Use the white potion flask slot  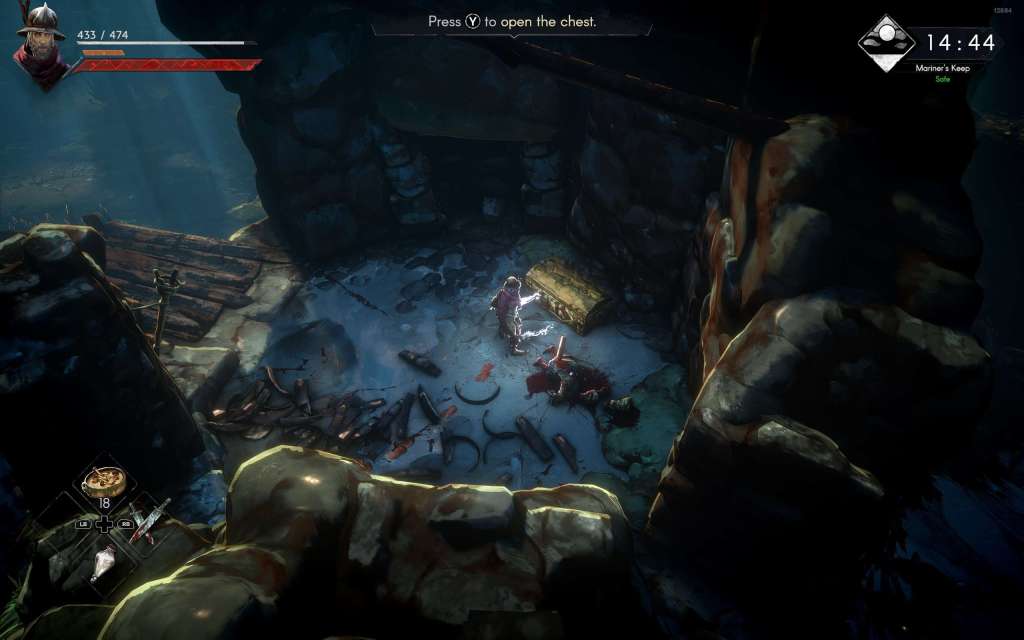tap(103, 562)
